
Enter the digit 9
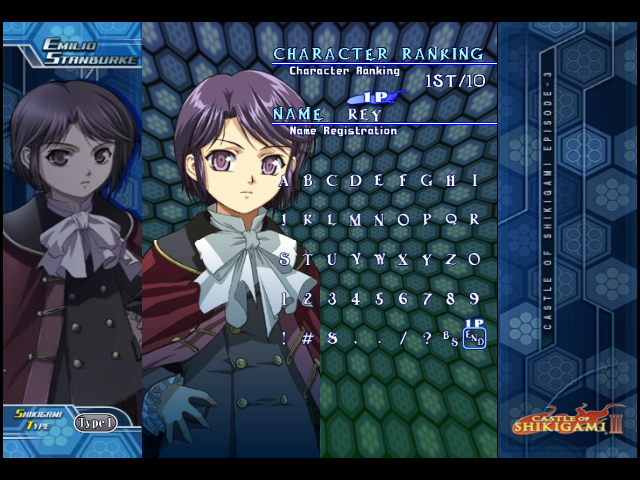tap(475, 298)
